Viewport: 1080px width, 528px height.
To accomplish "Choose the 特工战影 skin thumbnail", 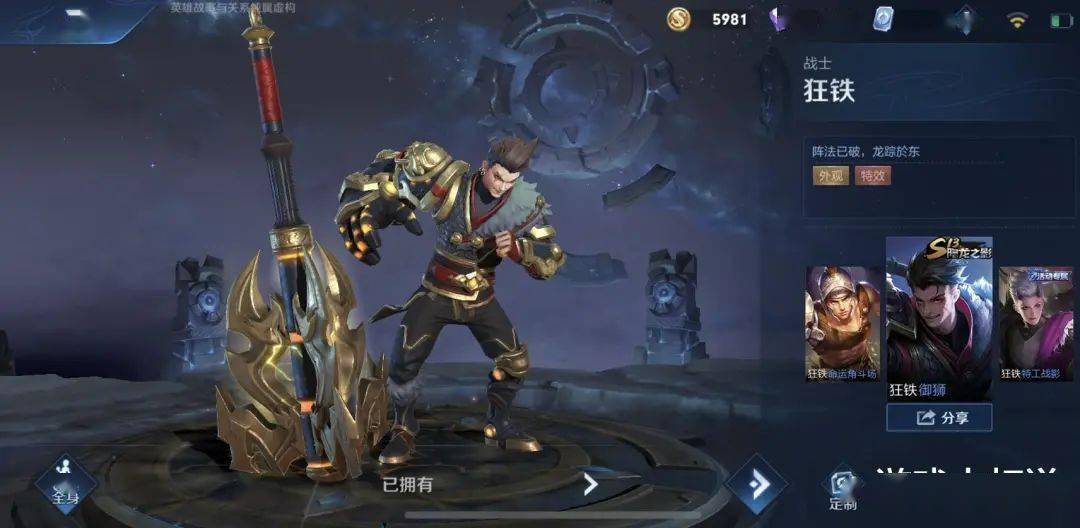I will (1036, 323).
